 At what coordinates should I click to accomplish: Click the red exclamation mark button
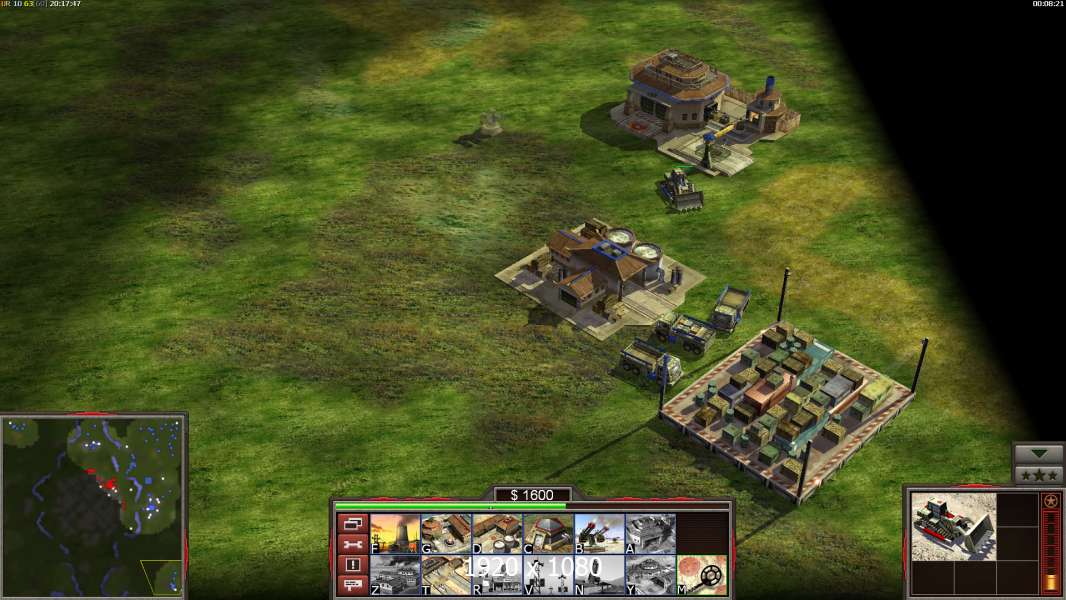[x=351, y=565]
